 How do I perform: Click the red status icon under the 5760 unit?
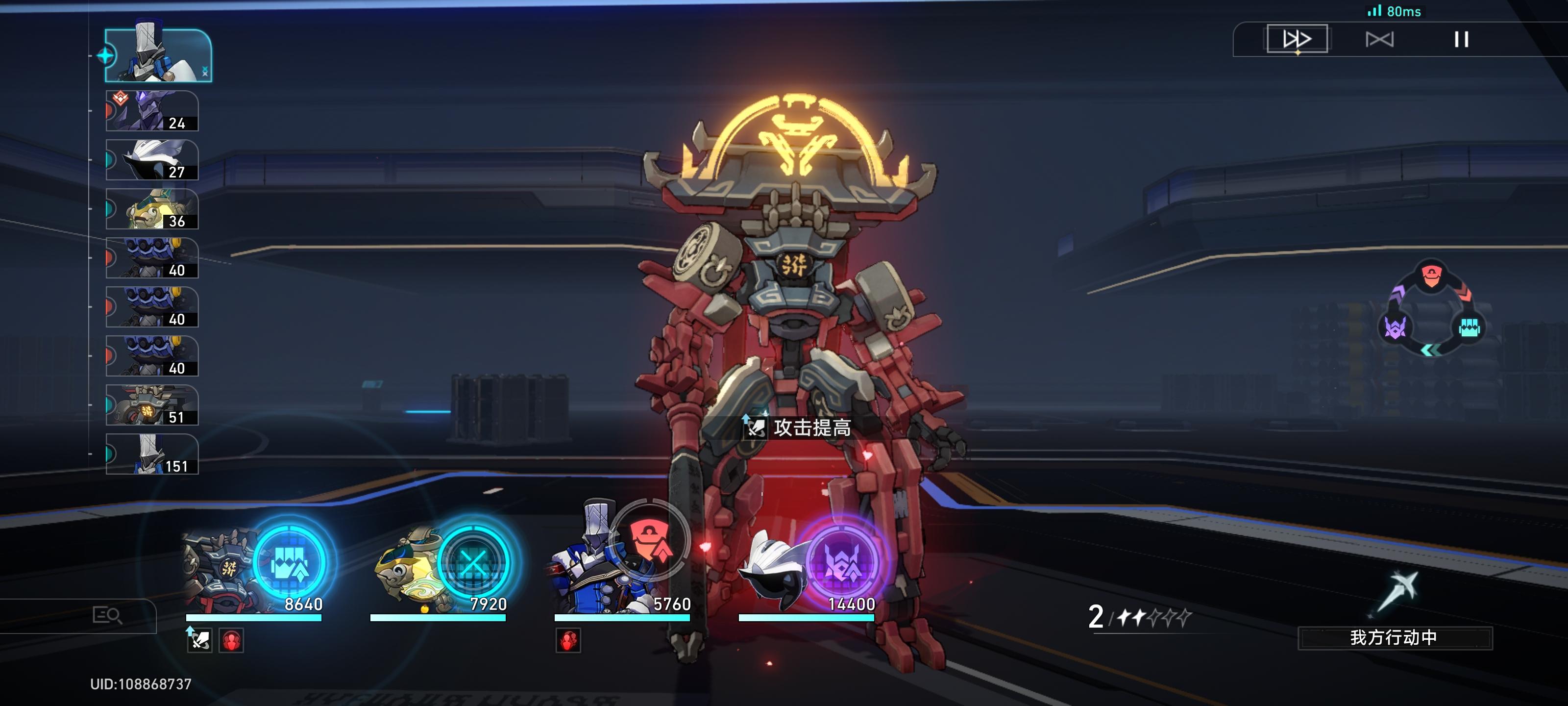tap(568, 640)
